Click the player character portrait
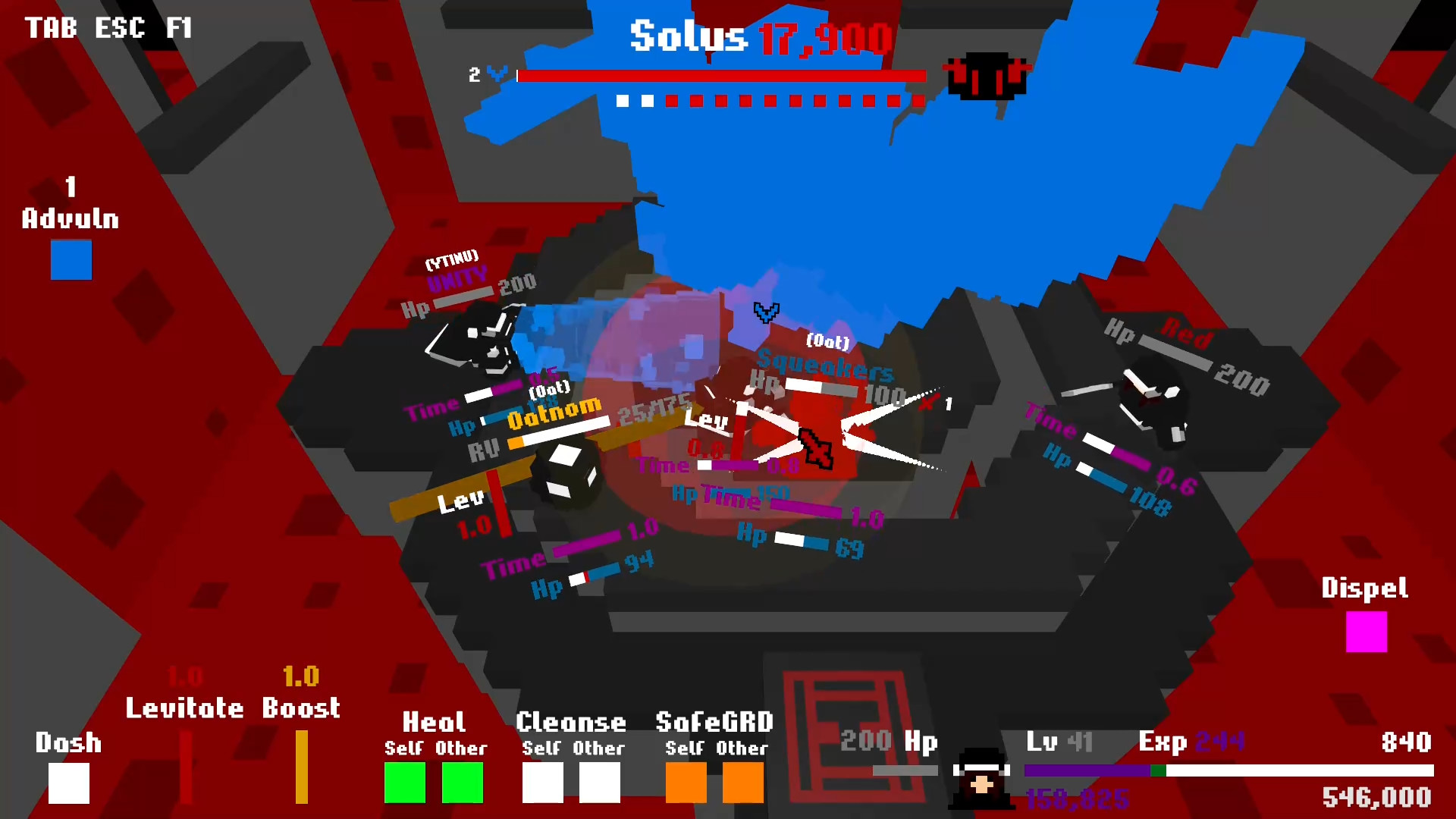Viewport: 1456px width, 819px height. point(982,777)
